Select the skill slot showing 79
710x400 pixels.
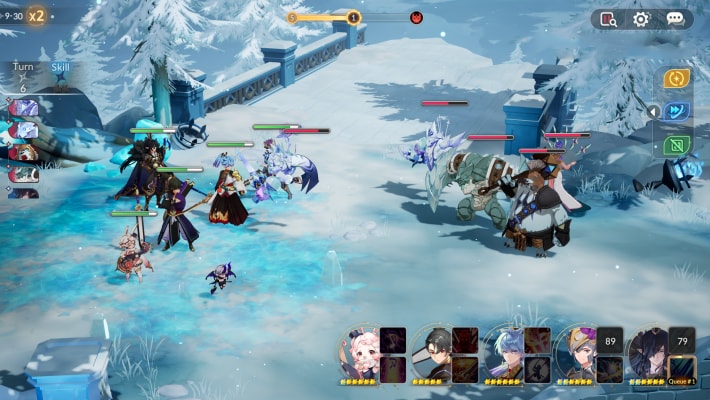pos(682,340)
